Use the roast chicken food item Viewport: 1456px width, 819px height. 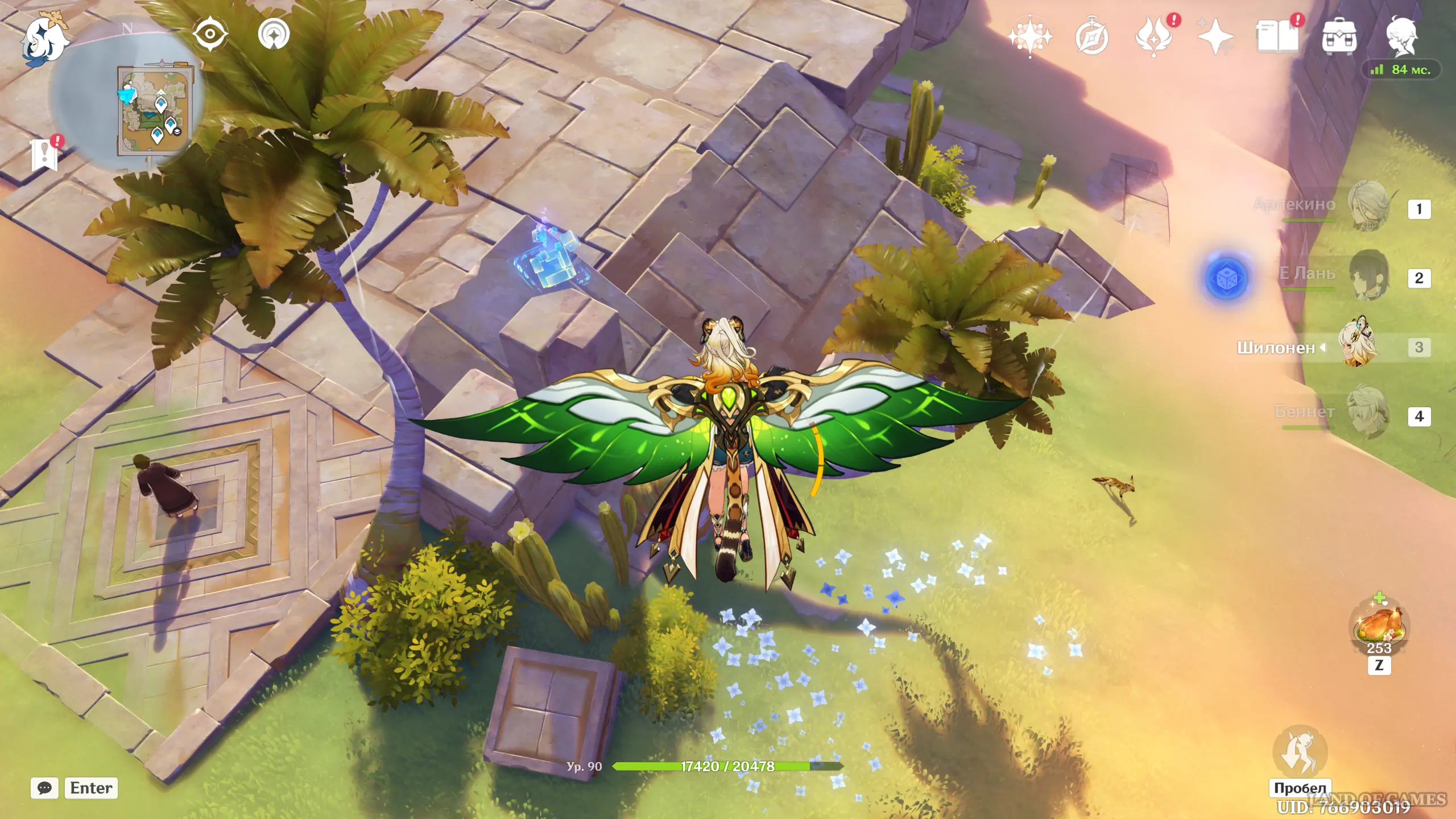pos(1379,627)
